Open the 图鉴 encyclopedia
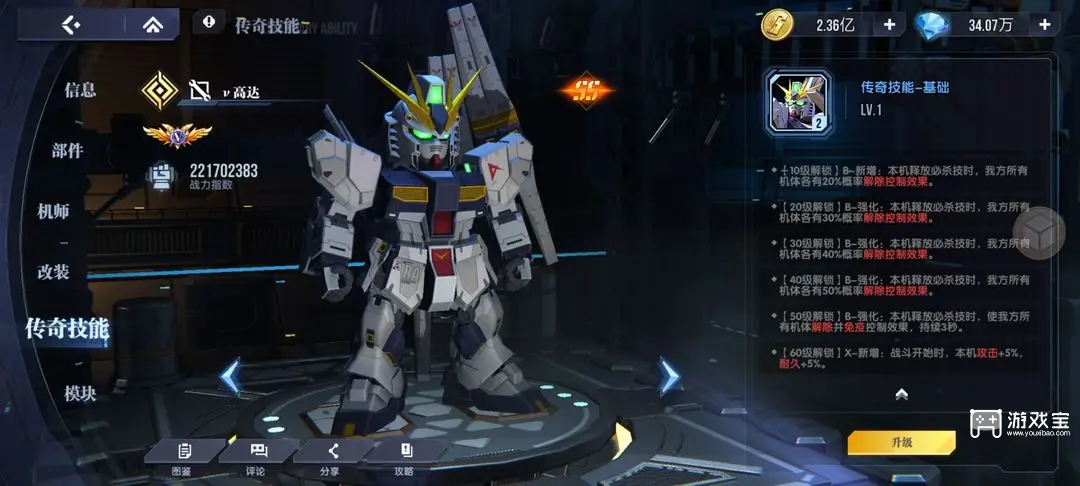 pos(182,457)
